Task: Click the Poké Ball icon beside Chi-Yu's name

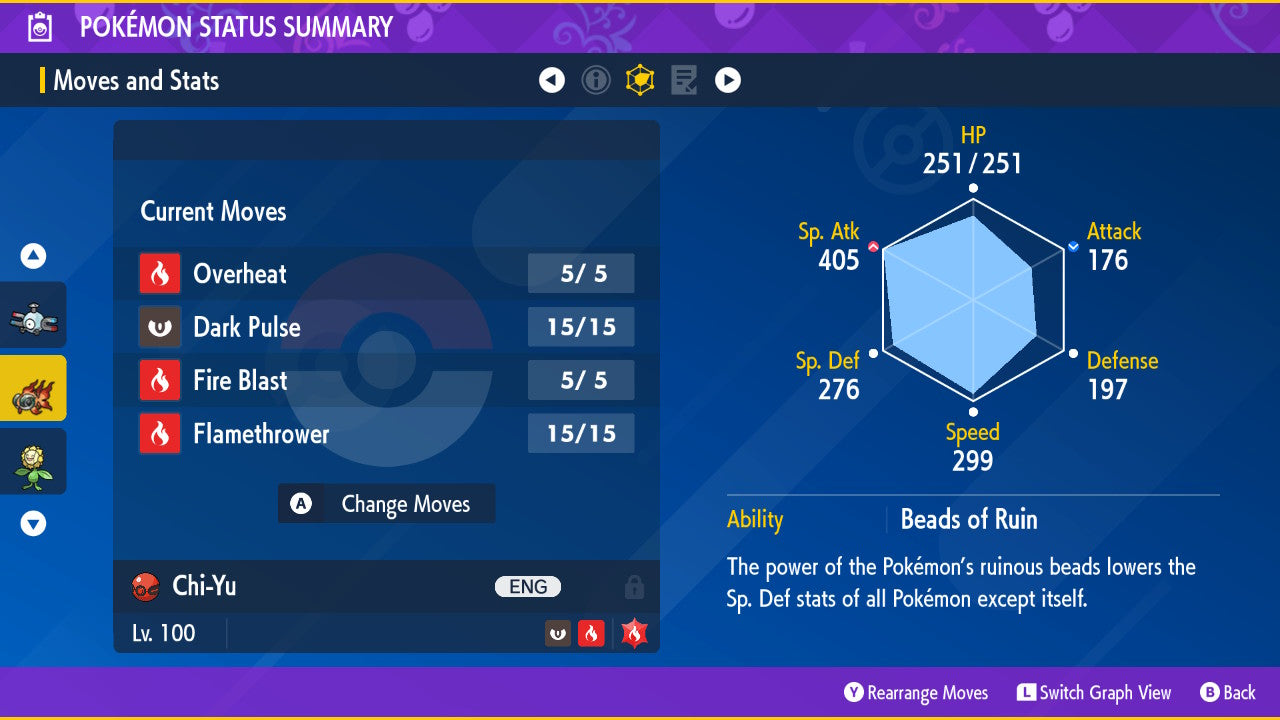Action: click(x=145, y=587)
